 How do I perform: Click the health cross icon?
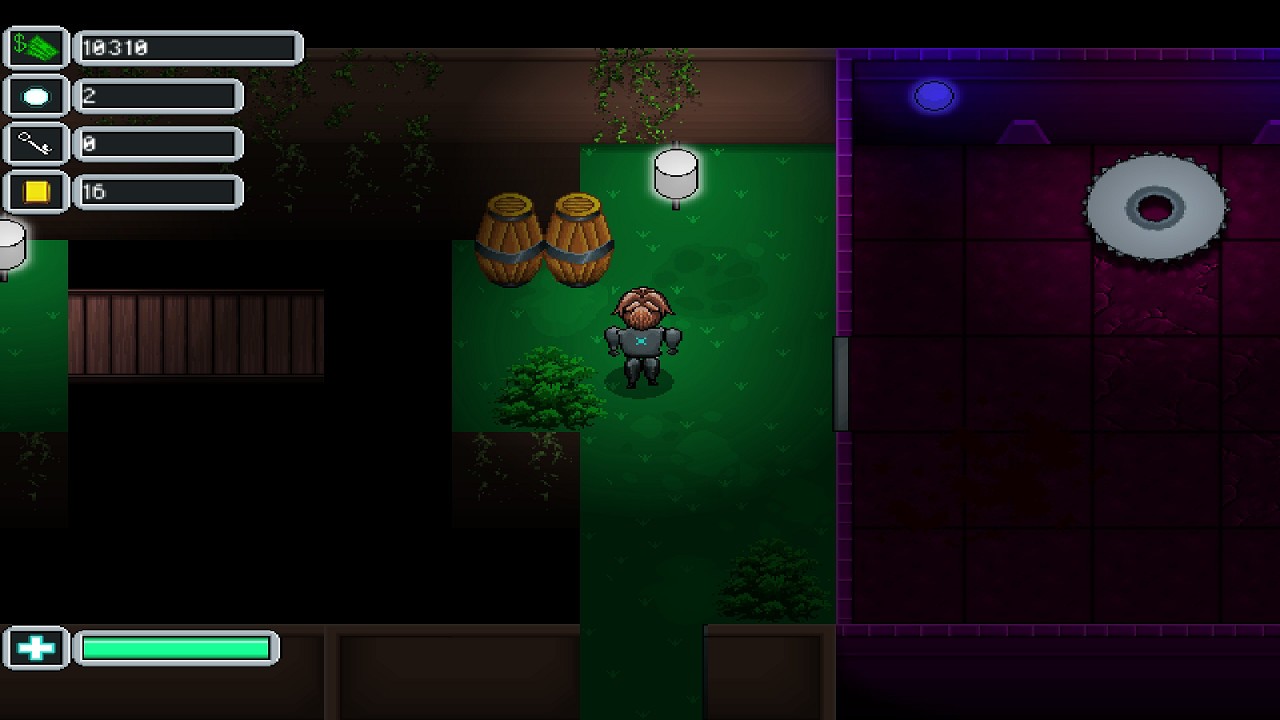[36, 648]
